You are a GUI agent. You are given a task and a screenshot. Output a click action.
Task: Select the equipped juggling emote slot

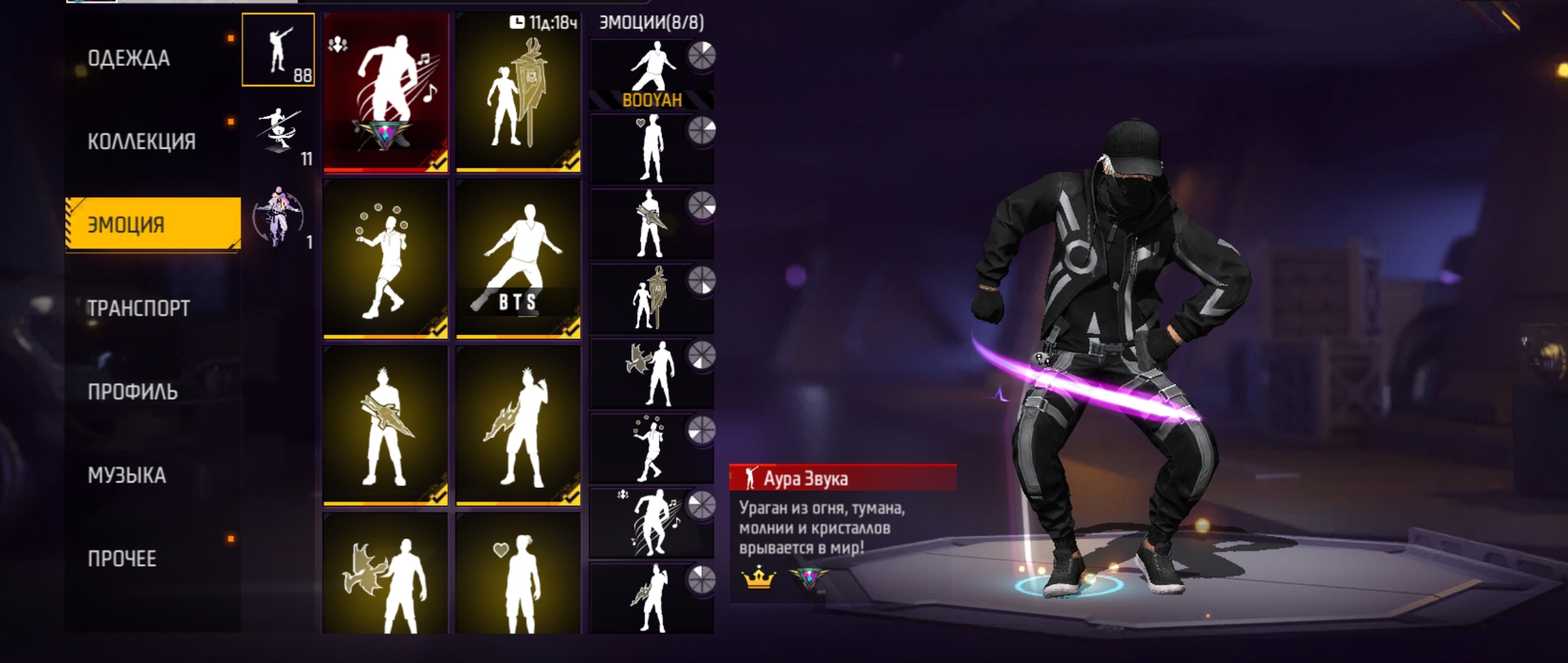[x=652, y=448]
